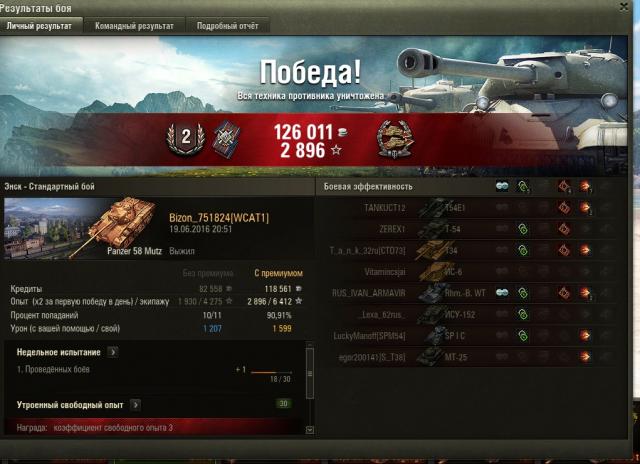Screen dimensions: 640x464
Task: Click the mastery badge next to rank 2
Action: click(217, 137)
